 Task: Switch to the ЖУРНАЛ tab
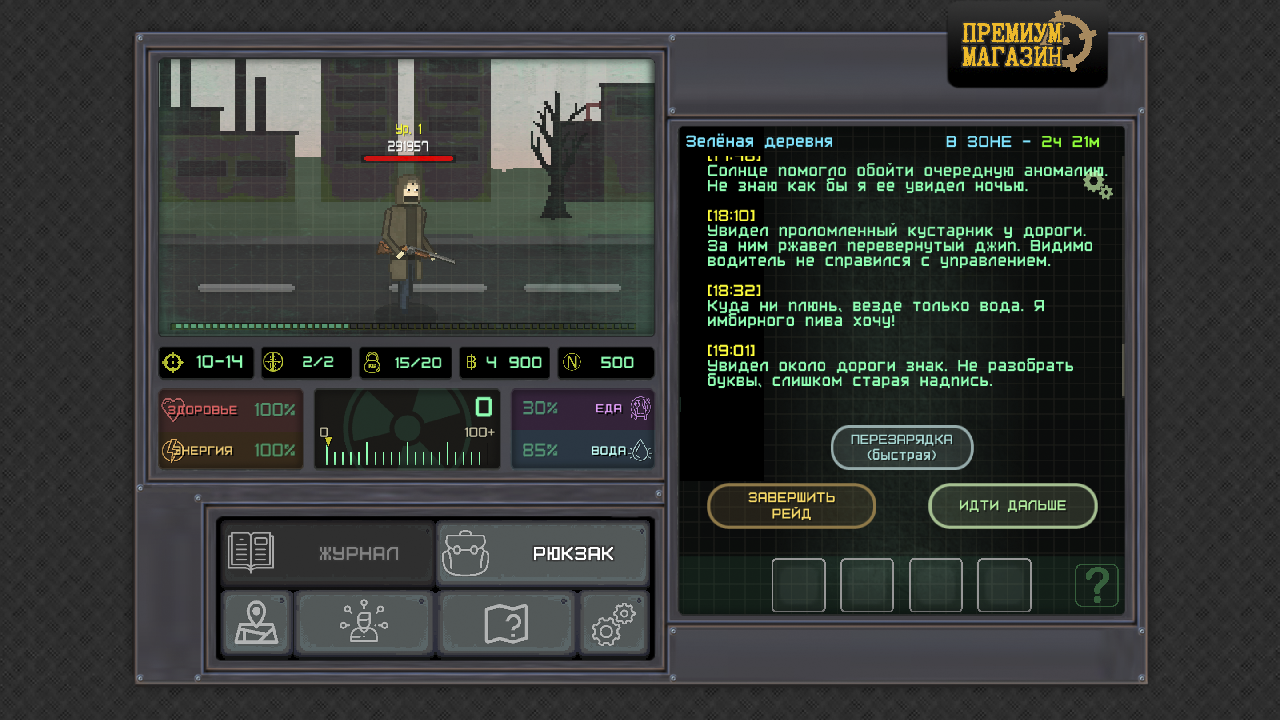click(325, 551)
